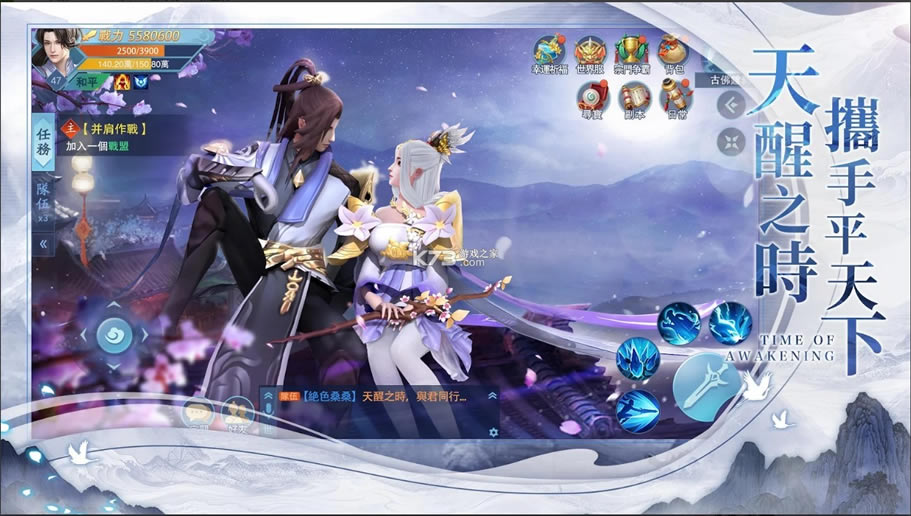Click the four-point star round button
Image resolution: width=911 pixels, height=516 pixels.
[x=732, y=141]
